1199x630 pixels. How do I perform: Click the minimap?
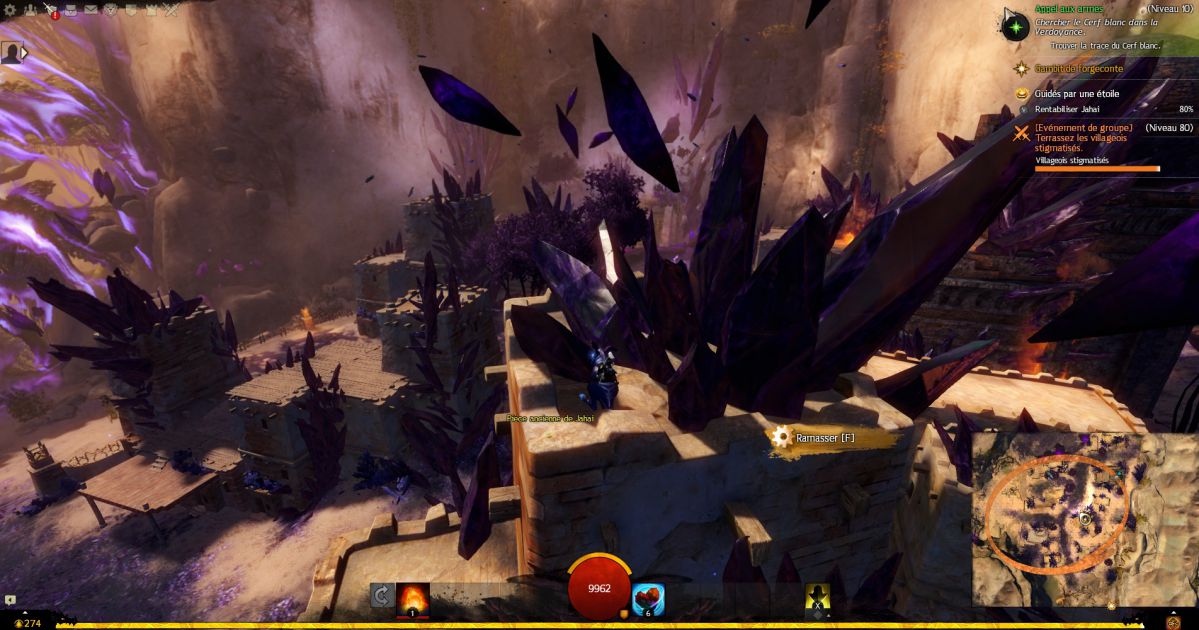[1084, 518]
